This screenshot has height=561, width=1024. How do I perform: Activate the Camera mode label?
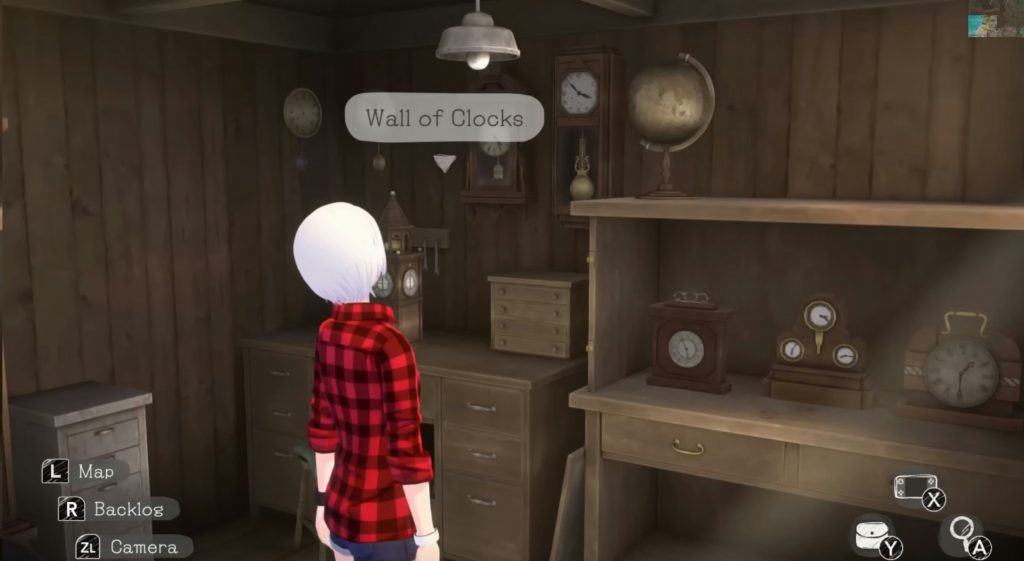click(x=143, y=547)
